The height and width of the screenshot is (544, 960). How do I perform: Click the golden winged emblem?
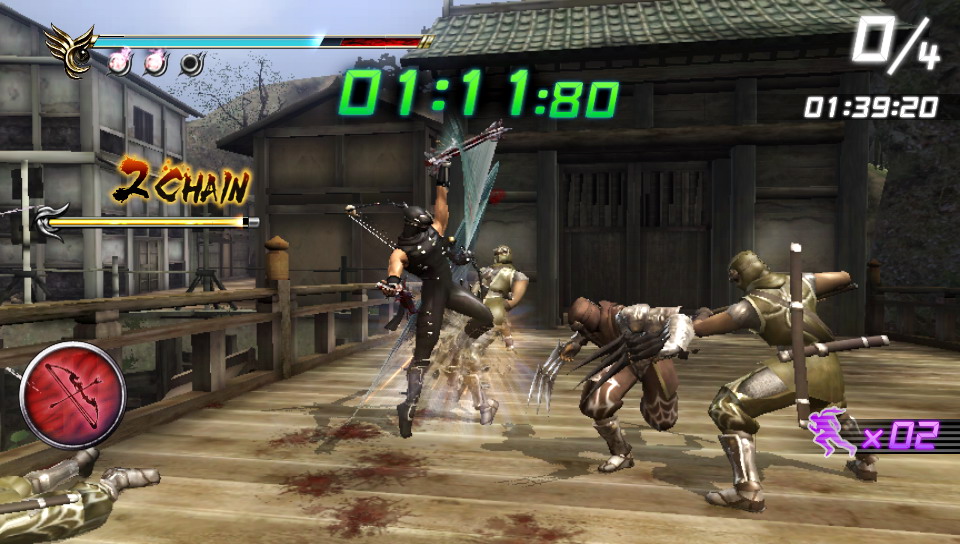coord(68,50)
